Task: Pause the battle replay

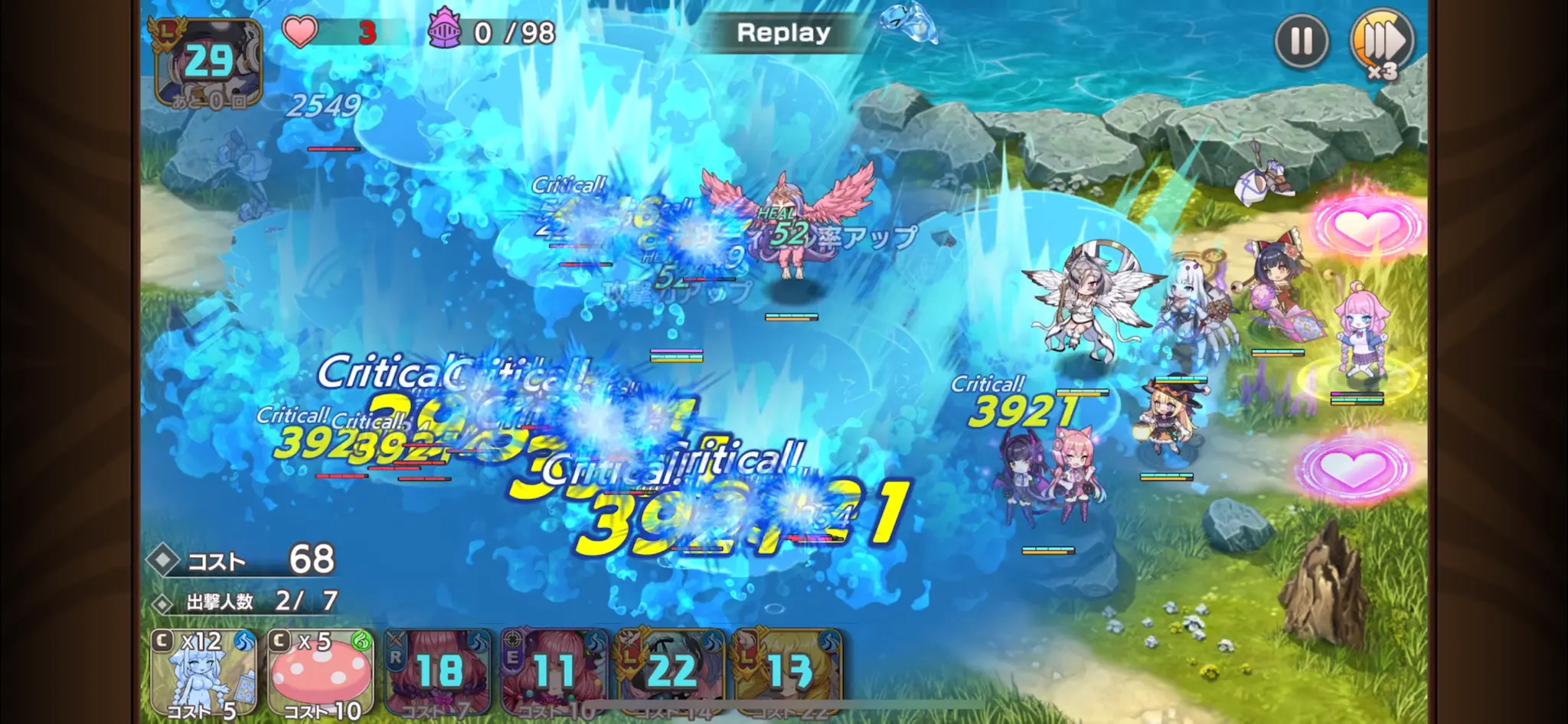Action: pos(1301,41)
